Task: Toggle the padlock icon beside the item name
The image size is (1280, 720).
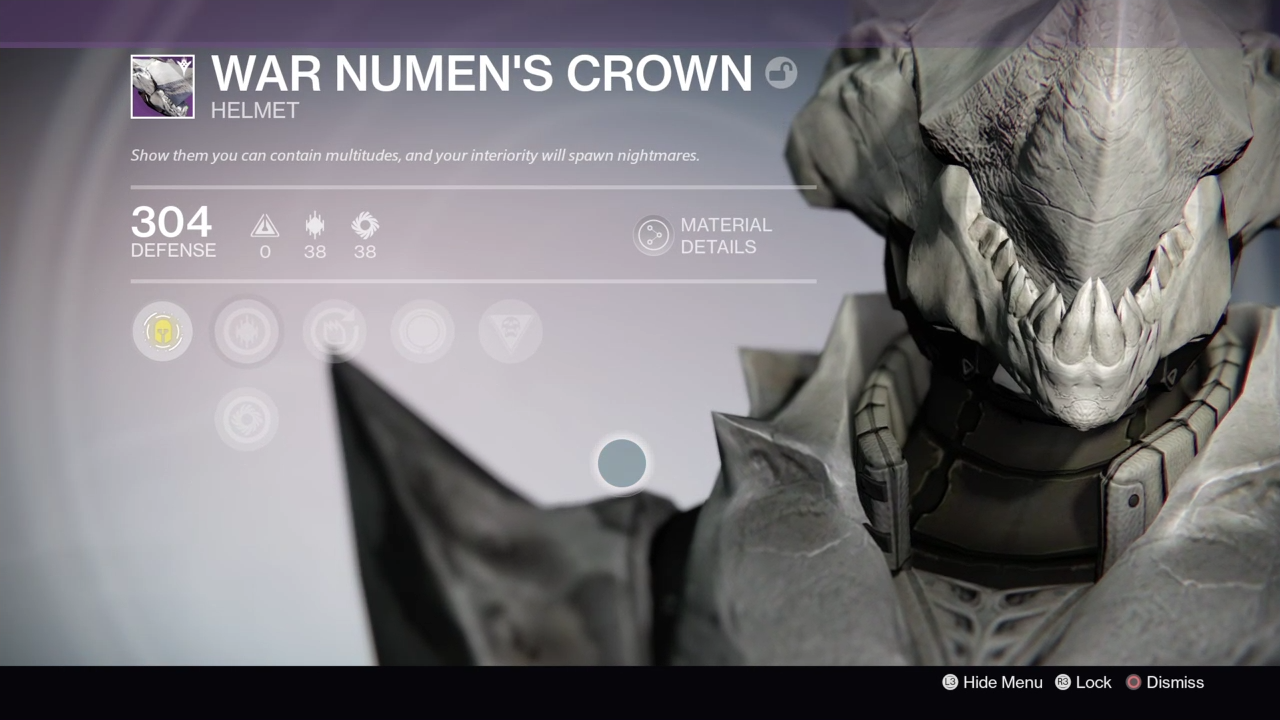Action: 781,73
